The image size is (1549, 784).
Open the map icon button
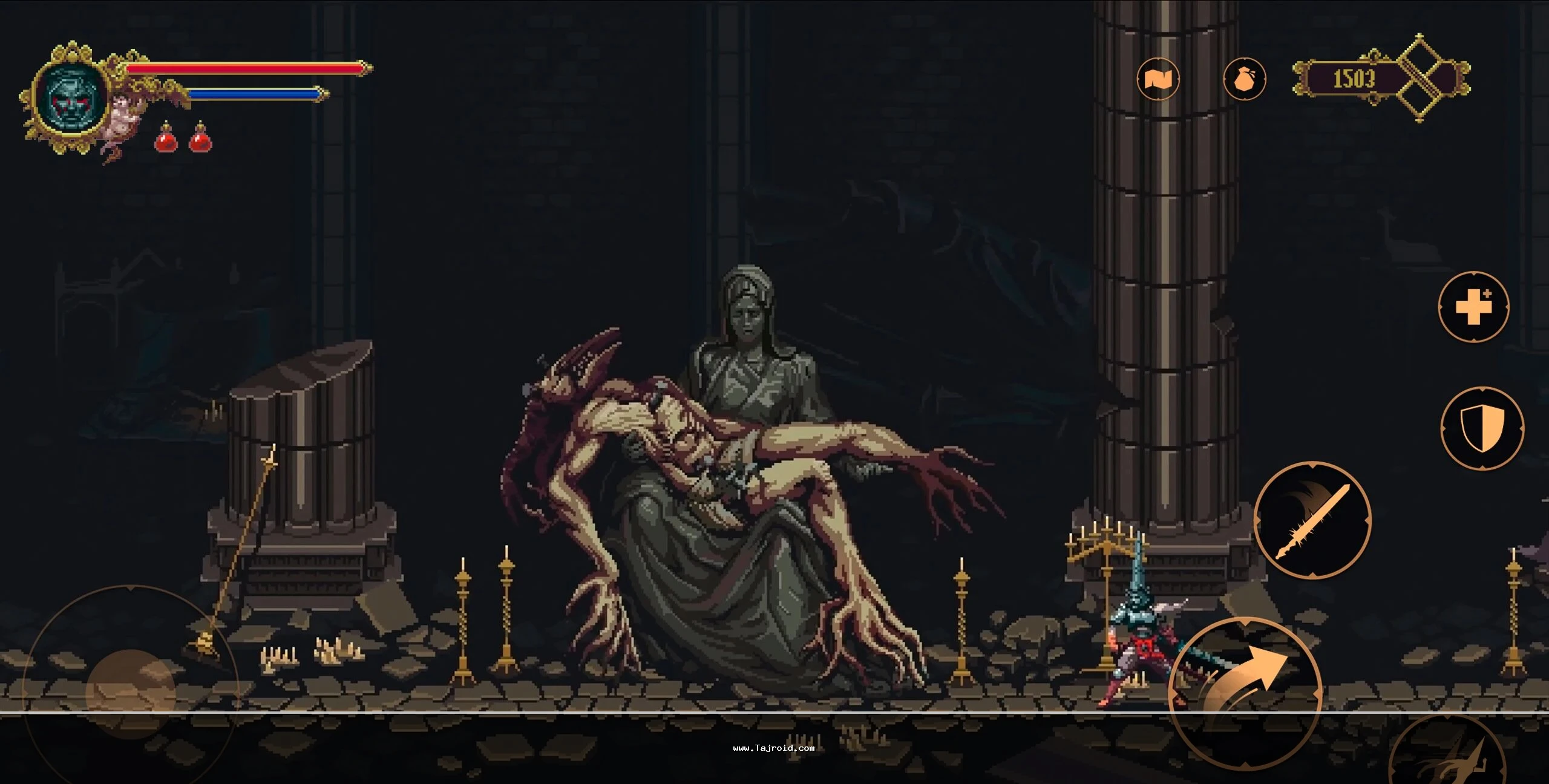[1158, 79]
